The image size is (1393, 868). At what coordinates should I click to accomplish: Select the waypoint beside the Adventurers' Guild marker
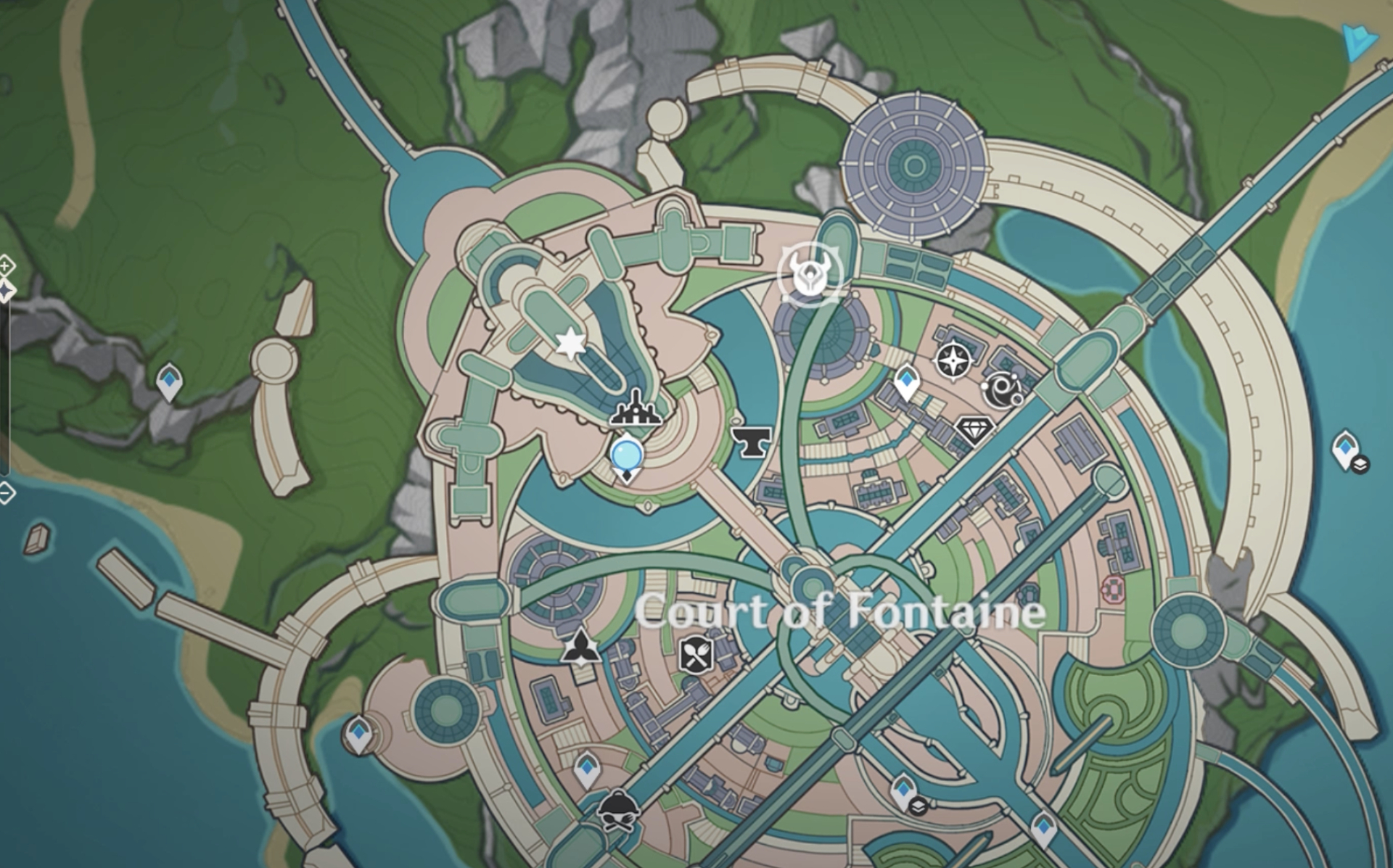click(x=907, y=381)
